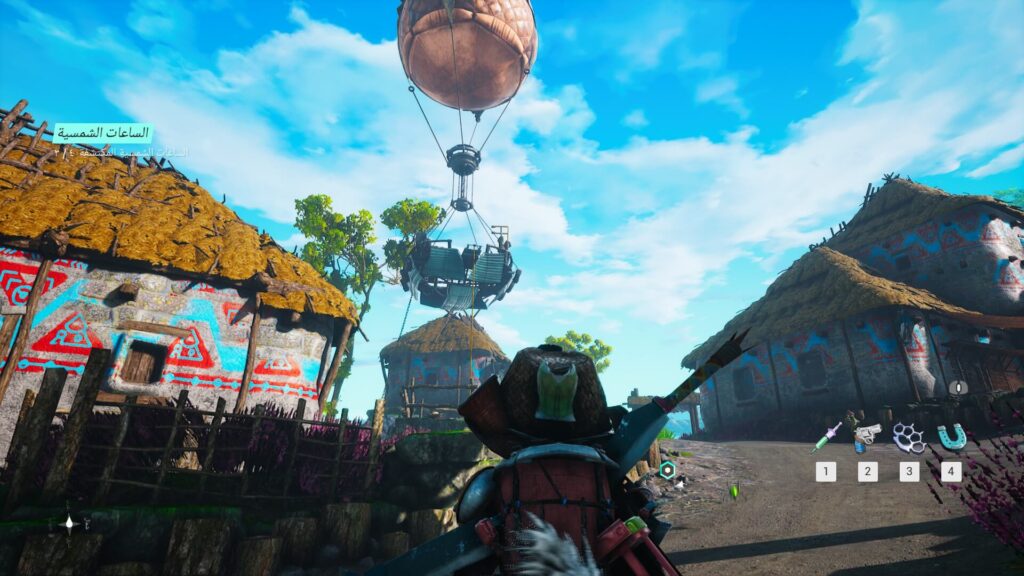Open the highlighted Arabic quest tracker title
The width and height of the screenshot is (1024, 576).
(102, 133)
